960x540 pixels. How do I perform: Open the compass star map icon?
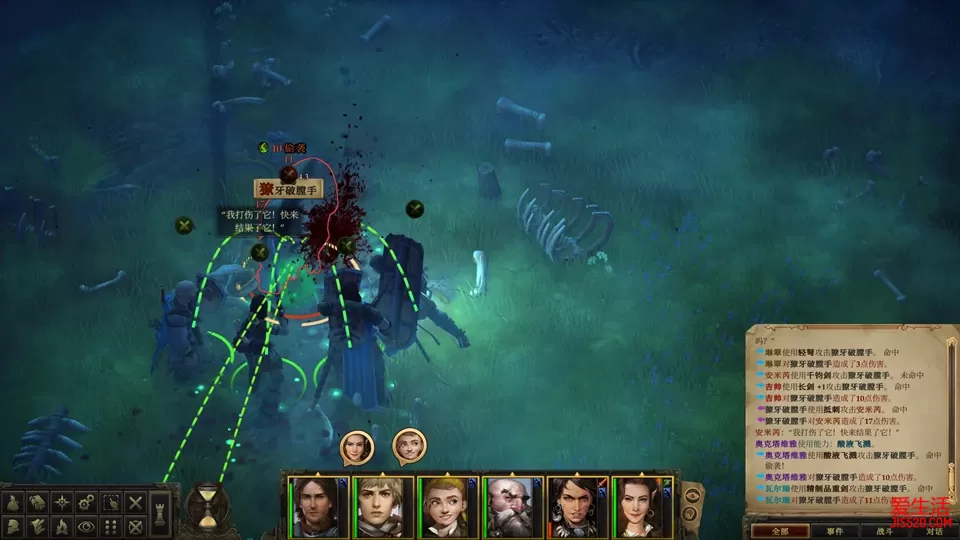(x=62, y=502)
